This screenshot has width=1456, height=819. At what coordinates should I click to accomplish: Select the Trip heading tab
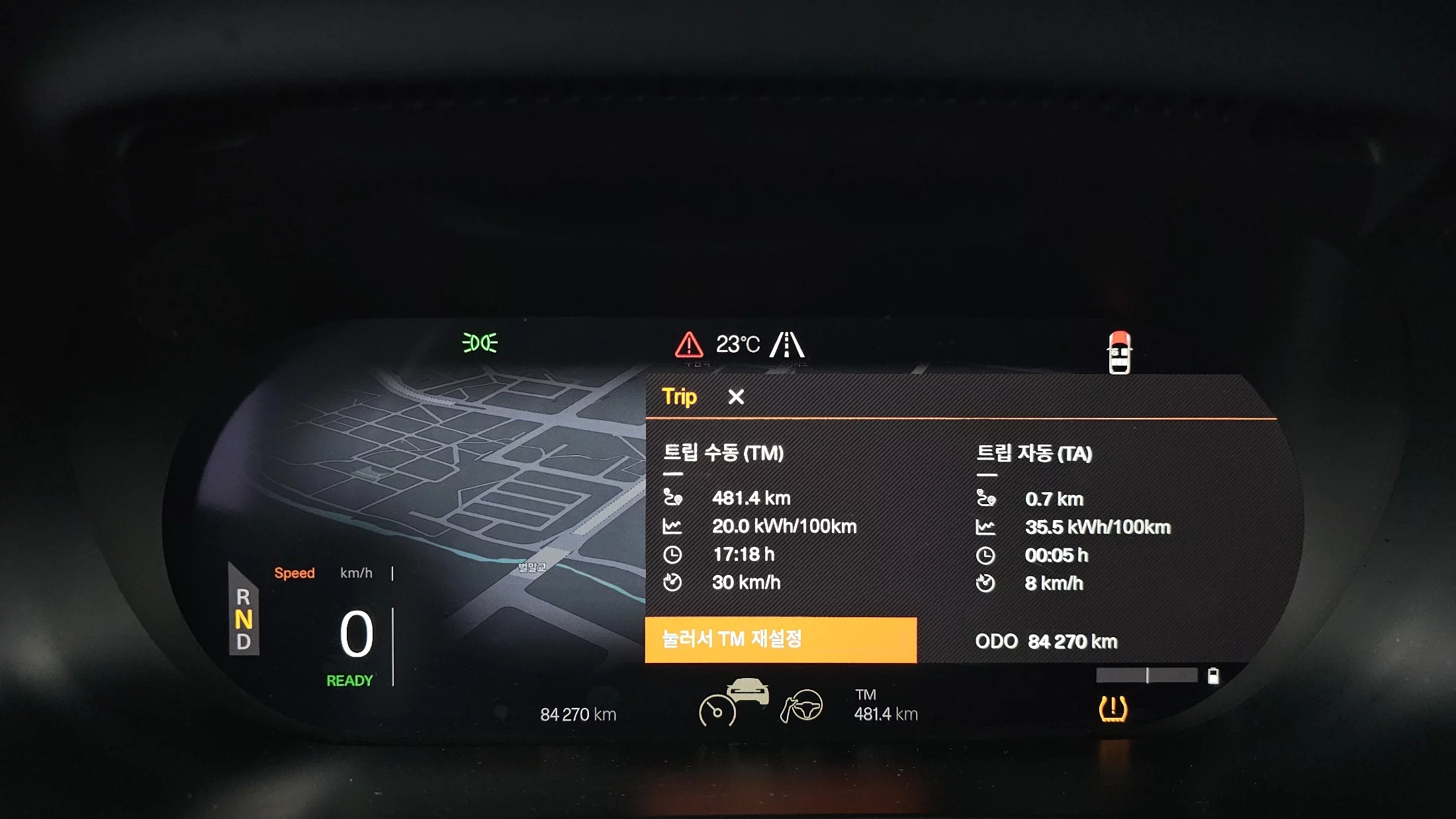[x=679, y=397]
